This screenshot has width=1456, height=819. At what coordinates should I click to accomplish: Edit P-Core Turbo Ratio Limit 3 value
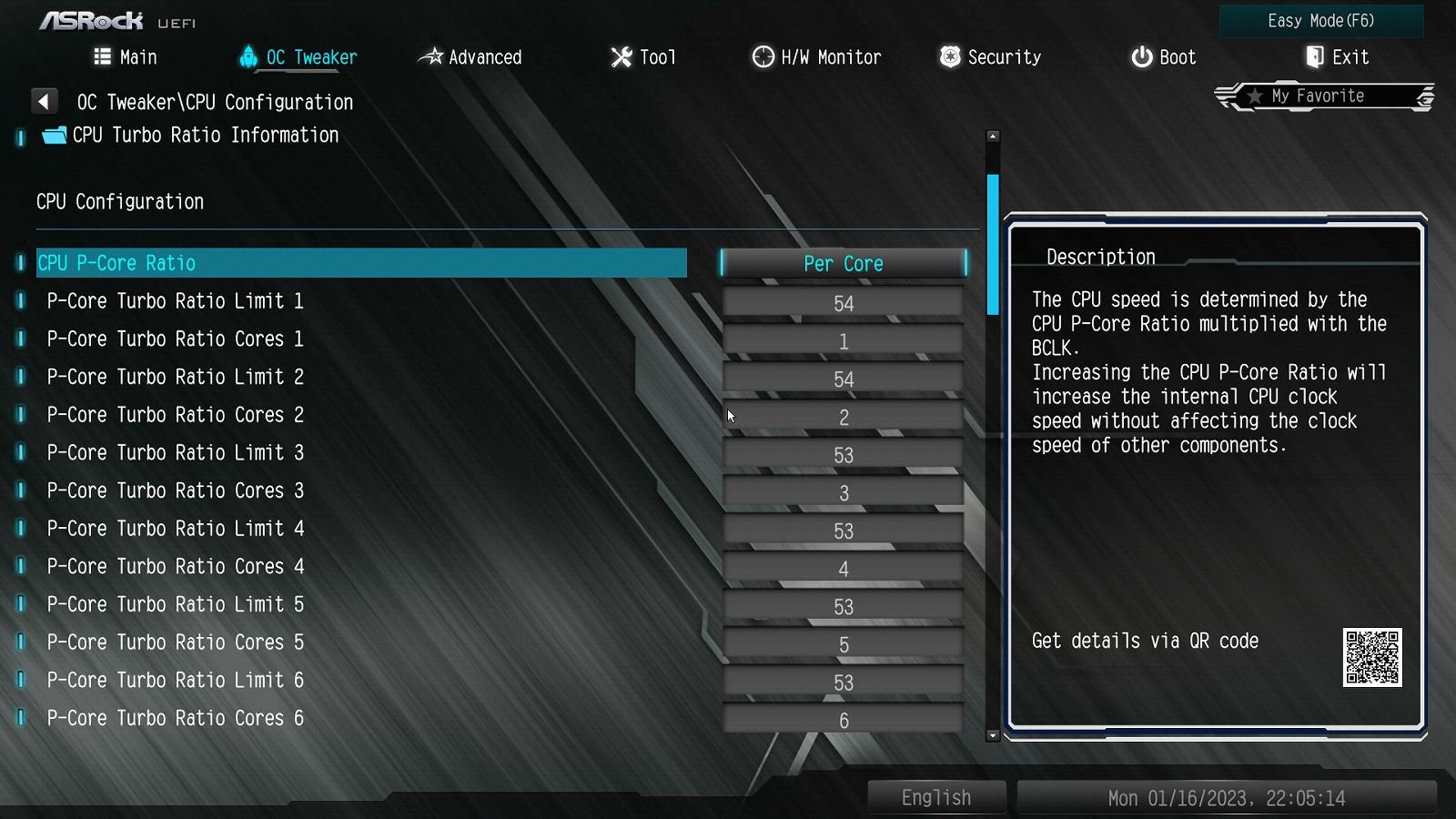[x=843, y=455]
